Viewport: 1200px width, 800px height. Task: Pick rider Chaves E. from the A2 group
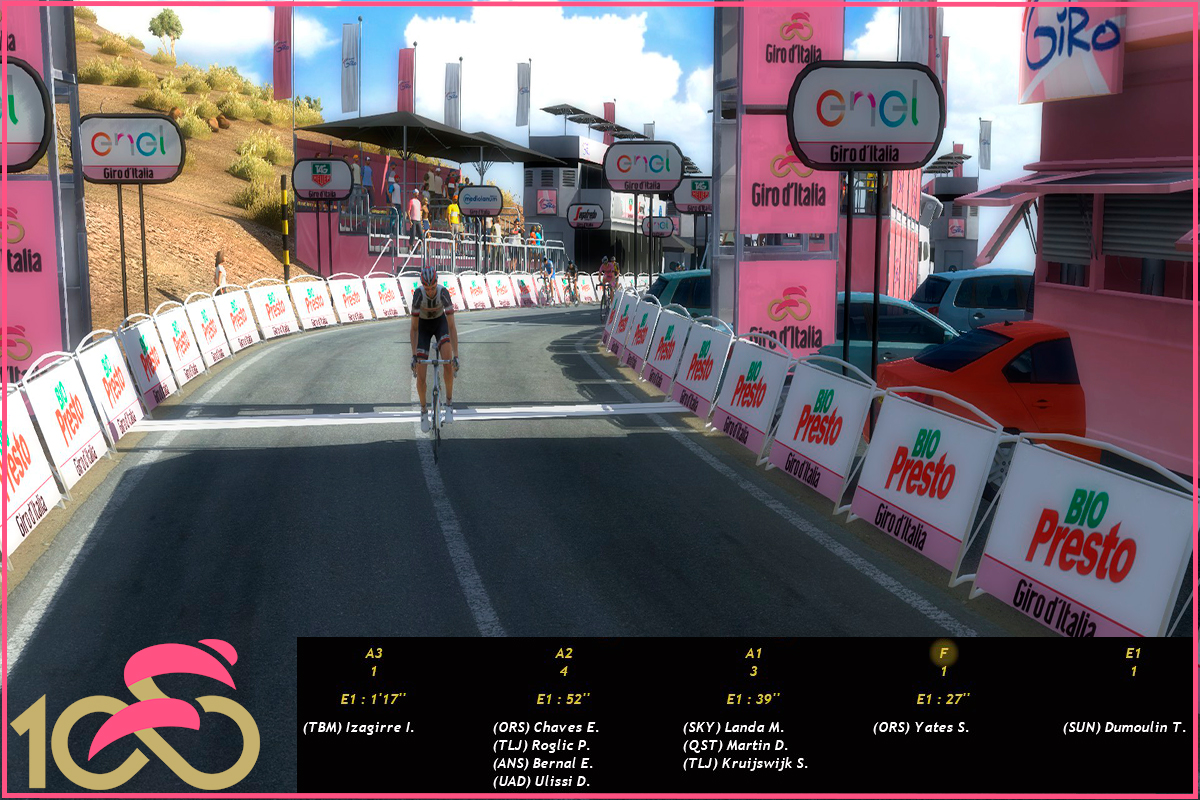coord(546,727)
